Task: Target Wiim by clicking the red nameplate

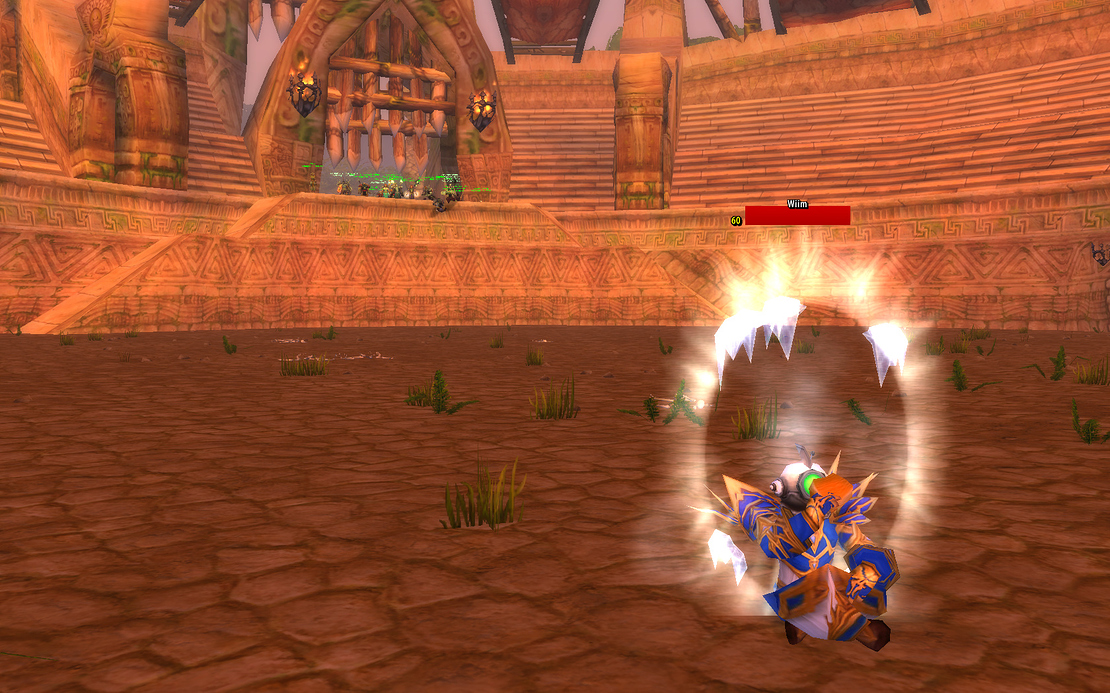Action: tap(797, 216)
